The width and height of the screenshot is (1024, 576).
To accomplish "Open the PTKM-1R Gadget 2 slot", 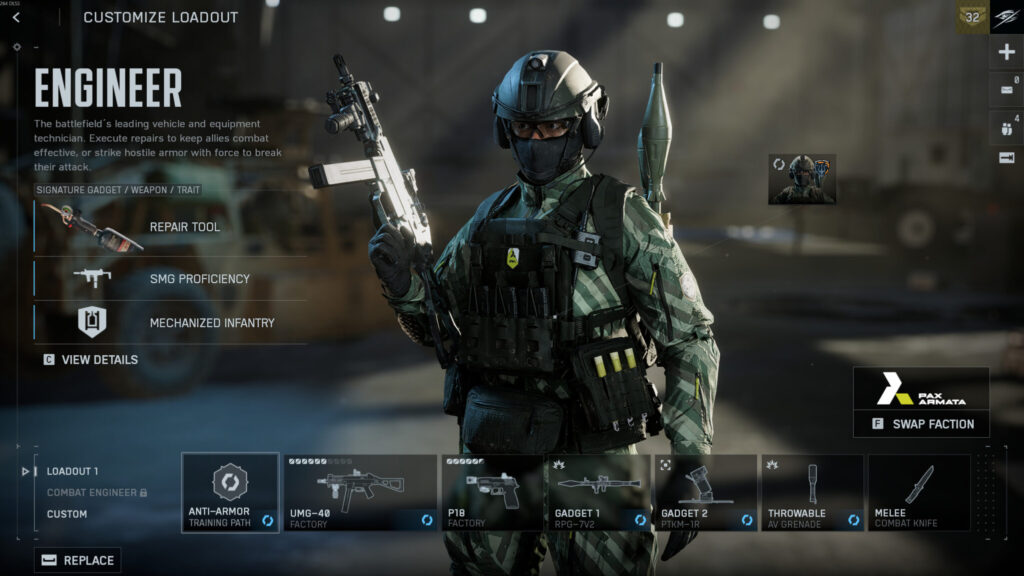I will pos(705,492).
